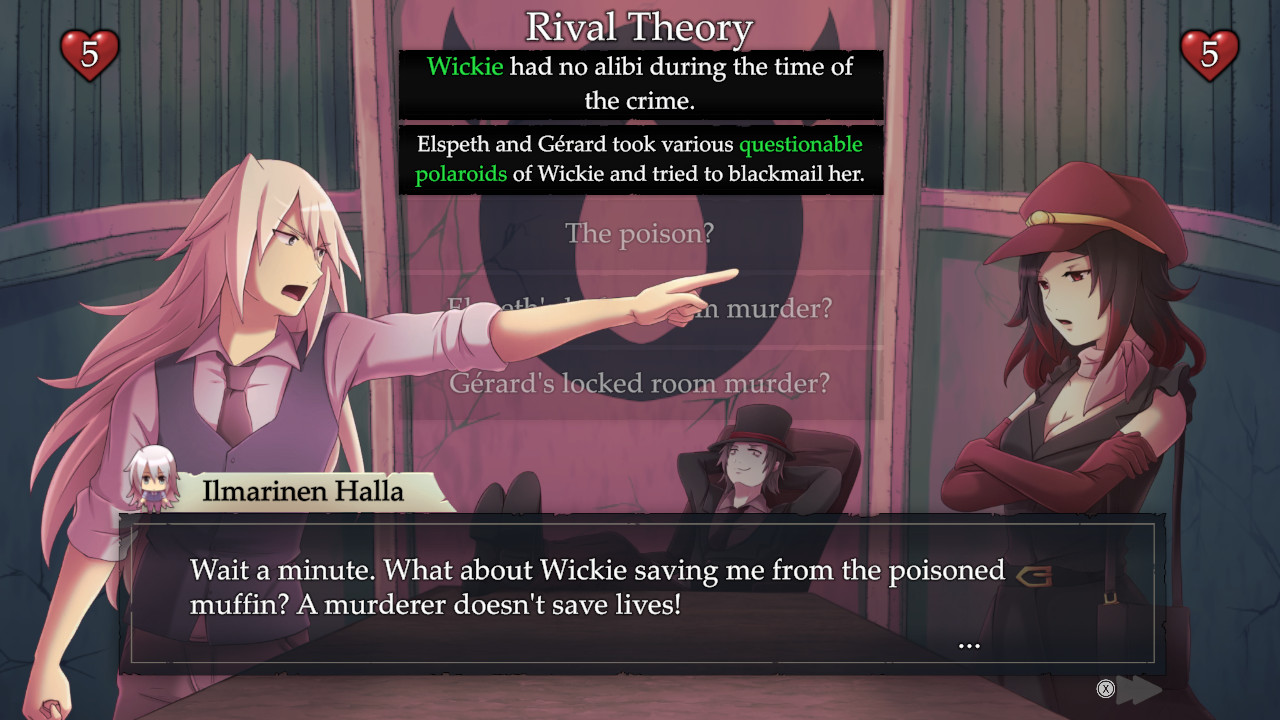Image resolution: width=1280 pixels, height=720 pixels.
Task: Select the option 'The poison?'
Action: pyautogui.click(x=640, y=233)
